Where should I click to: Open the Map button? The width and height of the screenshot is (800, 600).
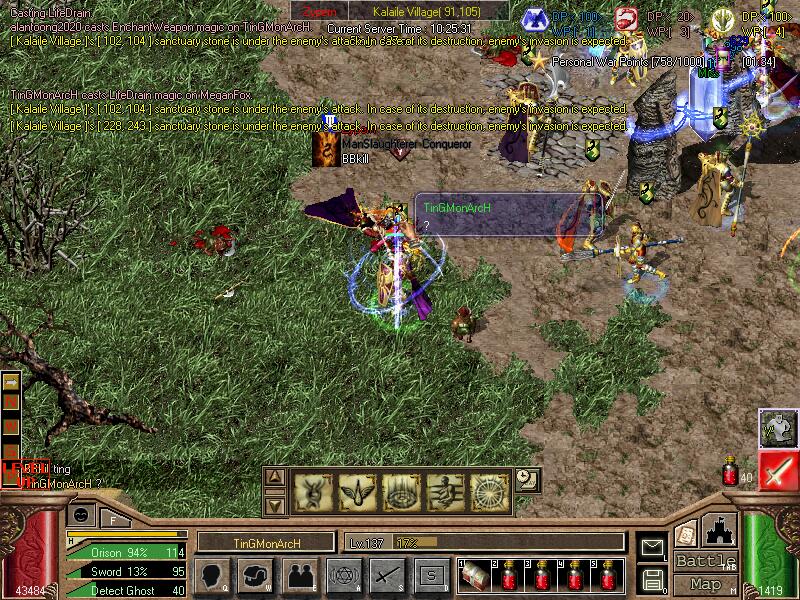click(x=705, y=584)
